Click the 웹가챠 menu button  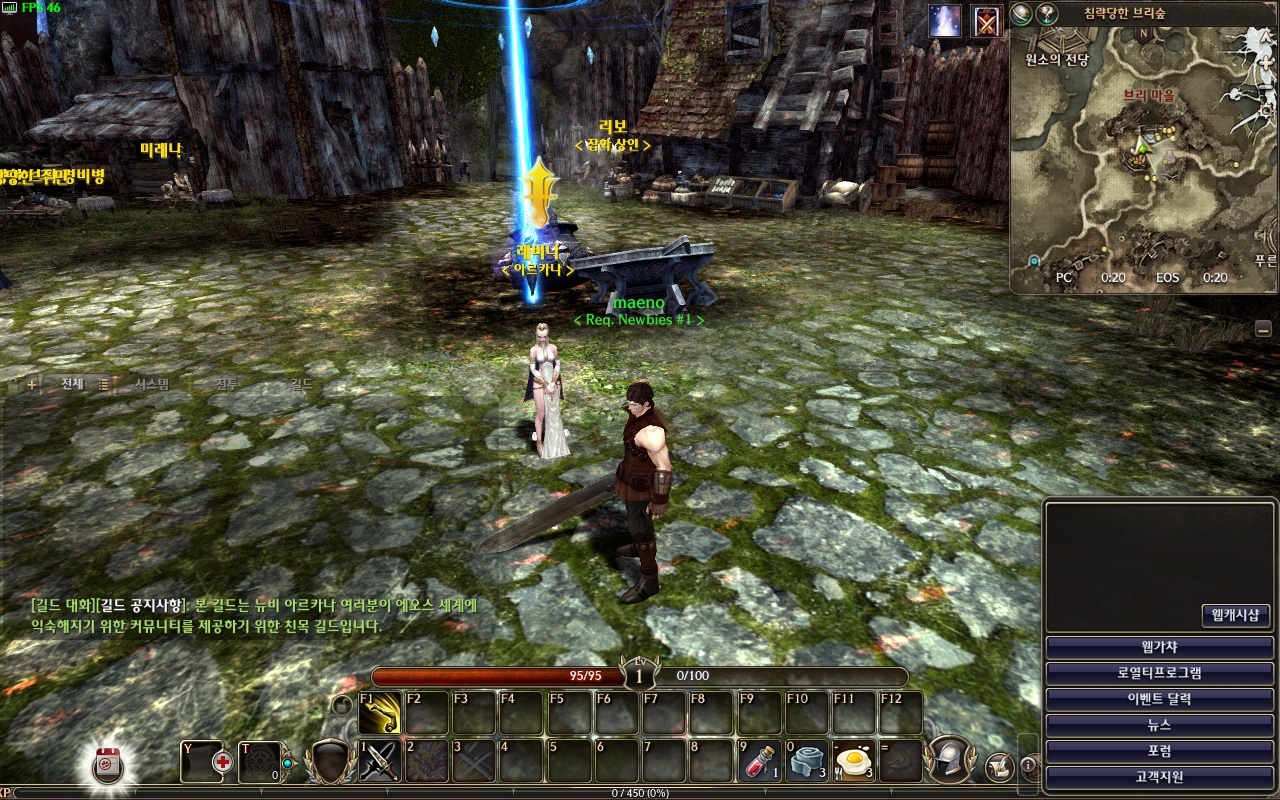pos(1159,647)
